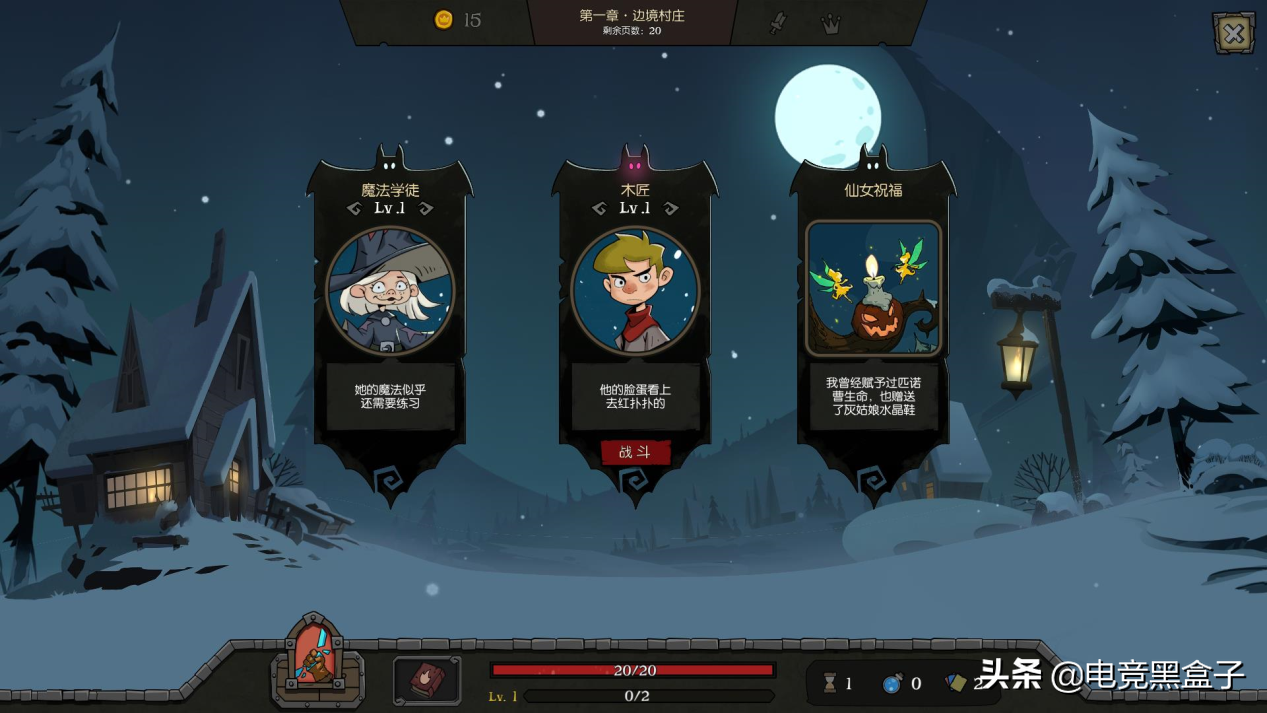Select the 魔法学徒 witch card
1267x713 pixels.
[x=390, y=291]
